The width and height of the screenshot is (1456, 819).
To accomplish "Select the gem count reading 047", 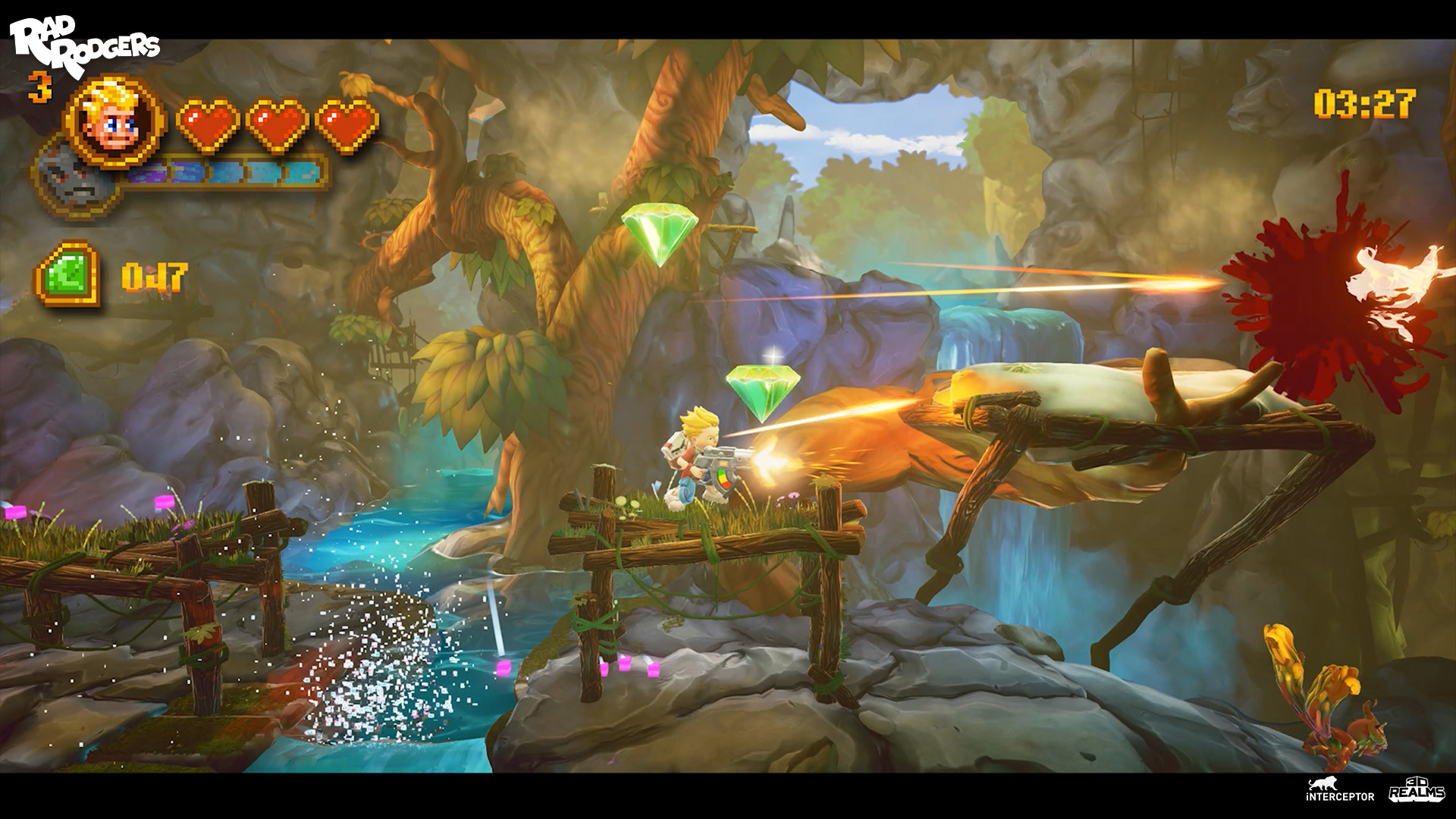I will 152,277.
